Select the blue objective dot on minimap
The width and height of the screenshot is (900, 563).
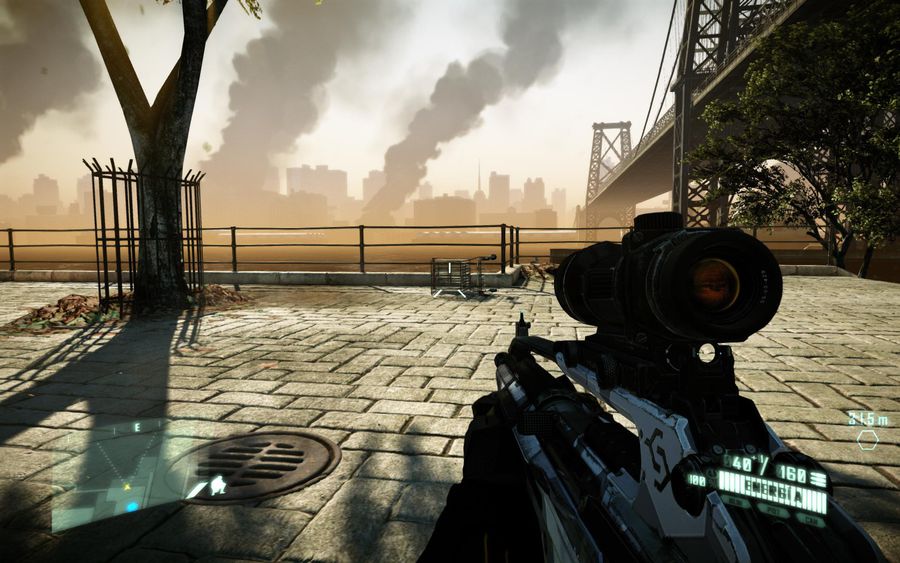click(x=132, y=507)
